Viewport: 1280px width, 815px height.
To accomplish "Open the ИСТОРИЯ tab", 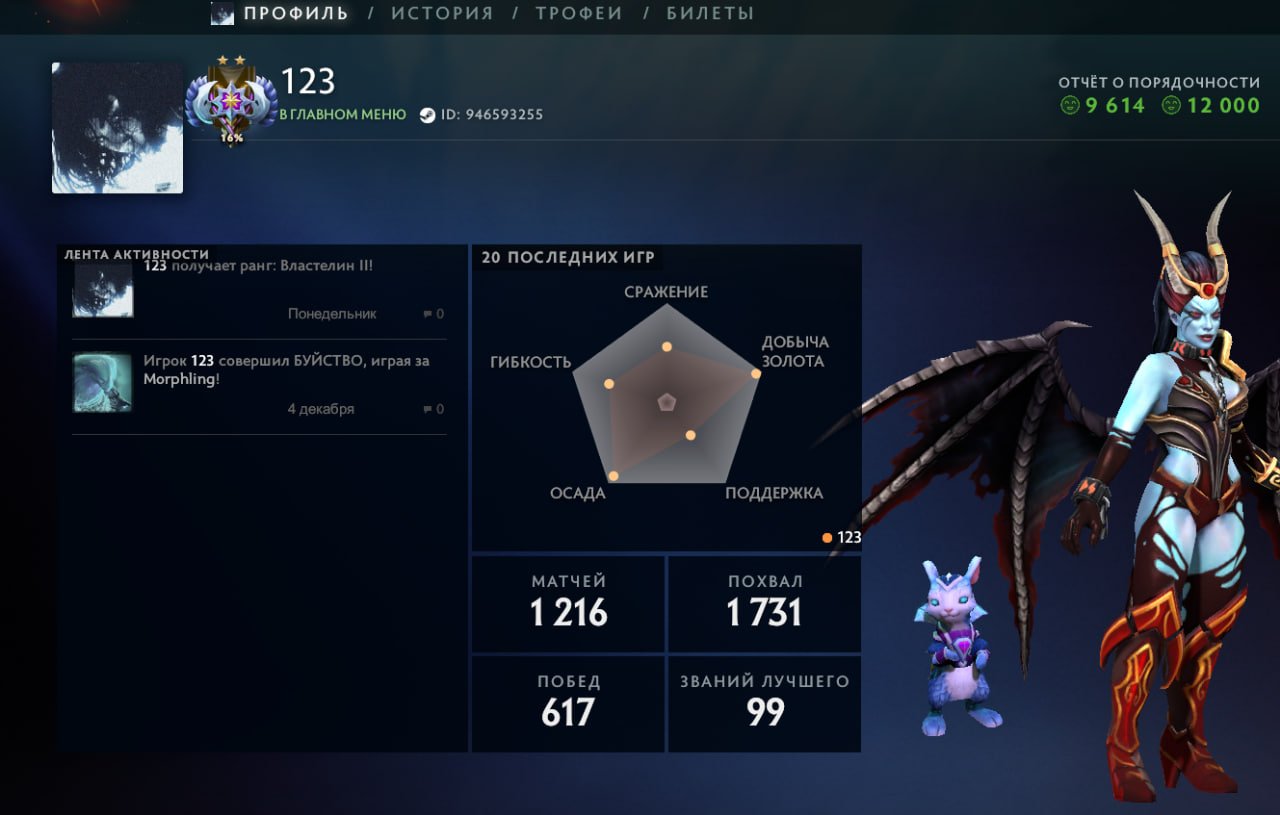I will pos(441,13).
